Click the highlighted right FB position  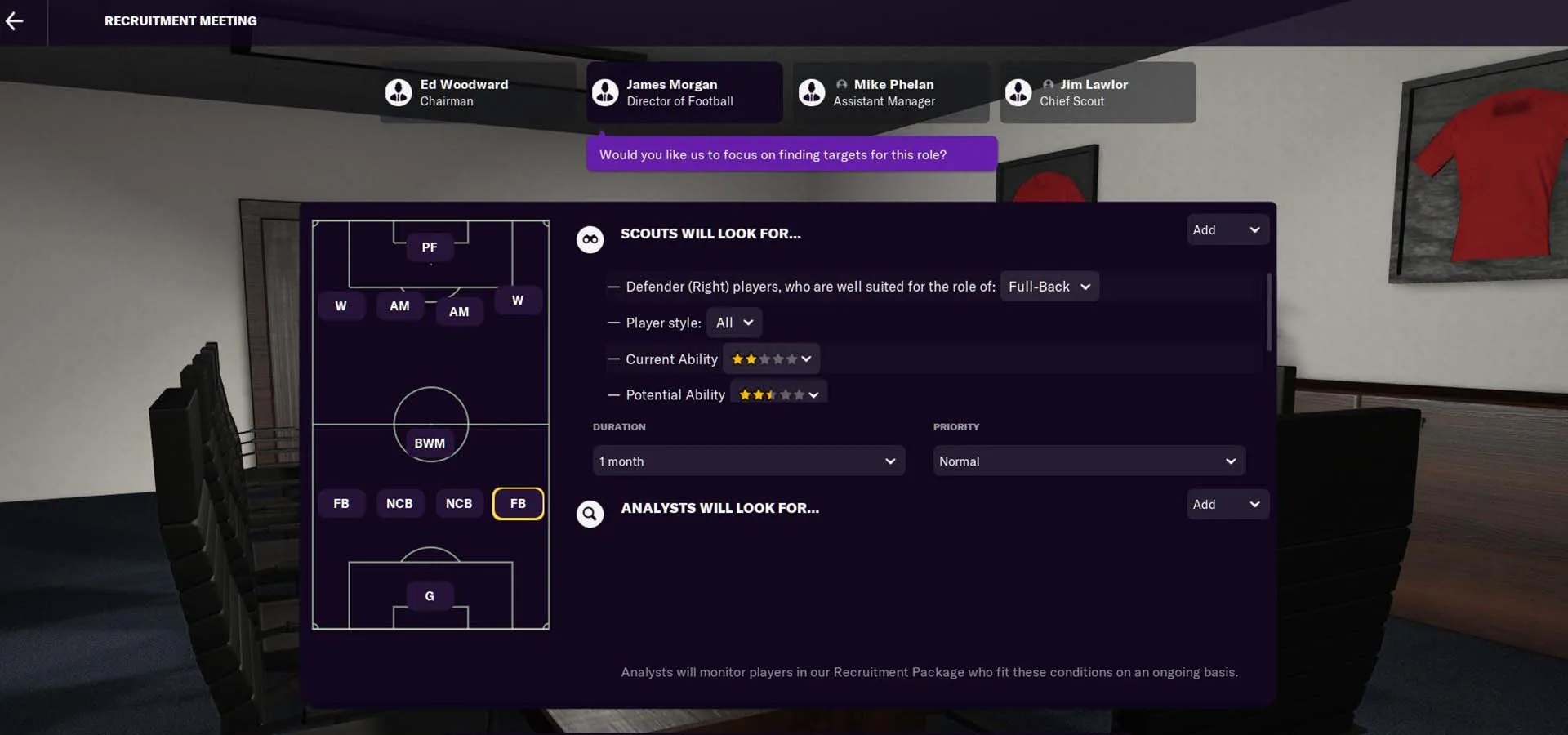coord(518,503)
